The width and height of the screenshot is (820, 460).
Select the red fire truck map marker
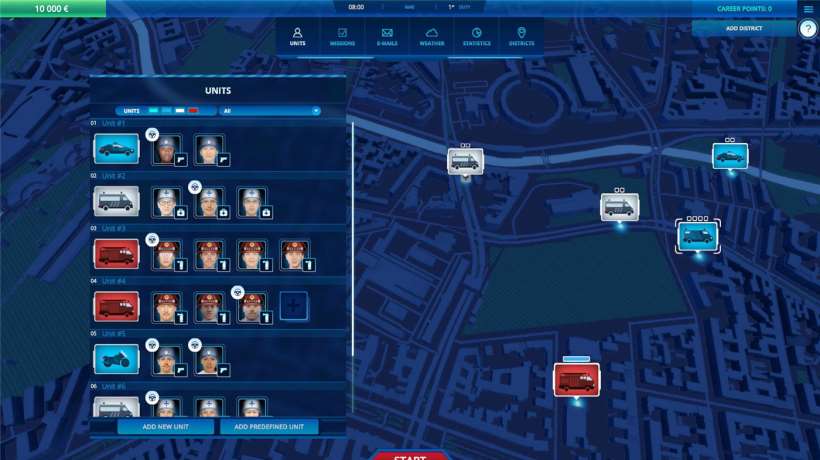(x=576, y=379)
